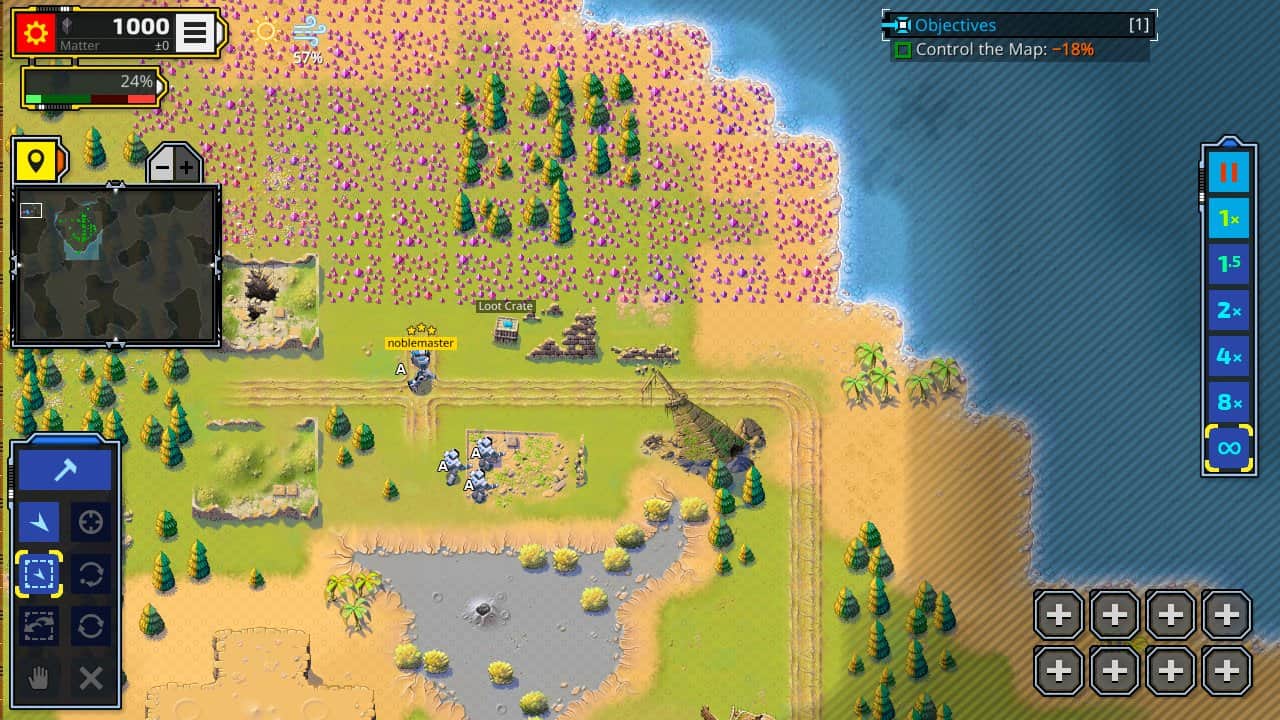The image size is (1280, 720).
Task: Click the crosshair guard command icon
Action: [91, 521]
